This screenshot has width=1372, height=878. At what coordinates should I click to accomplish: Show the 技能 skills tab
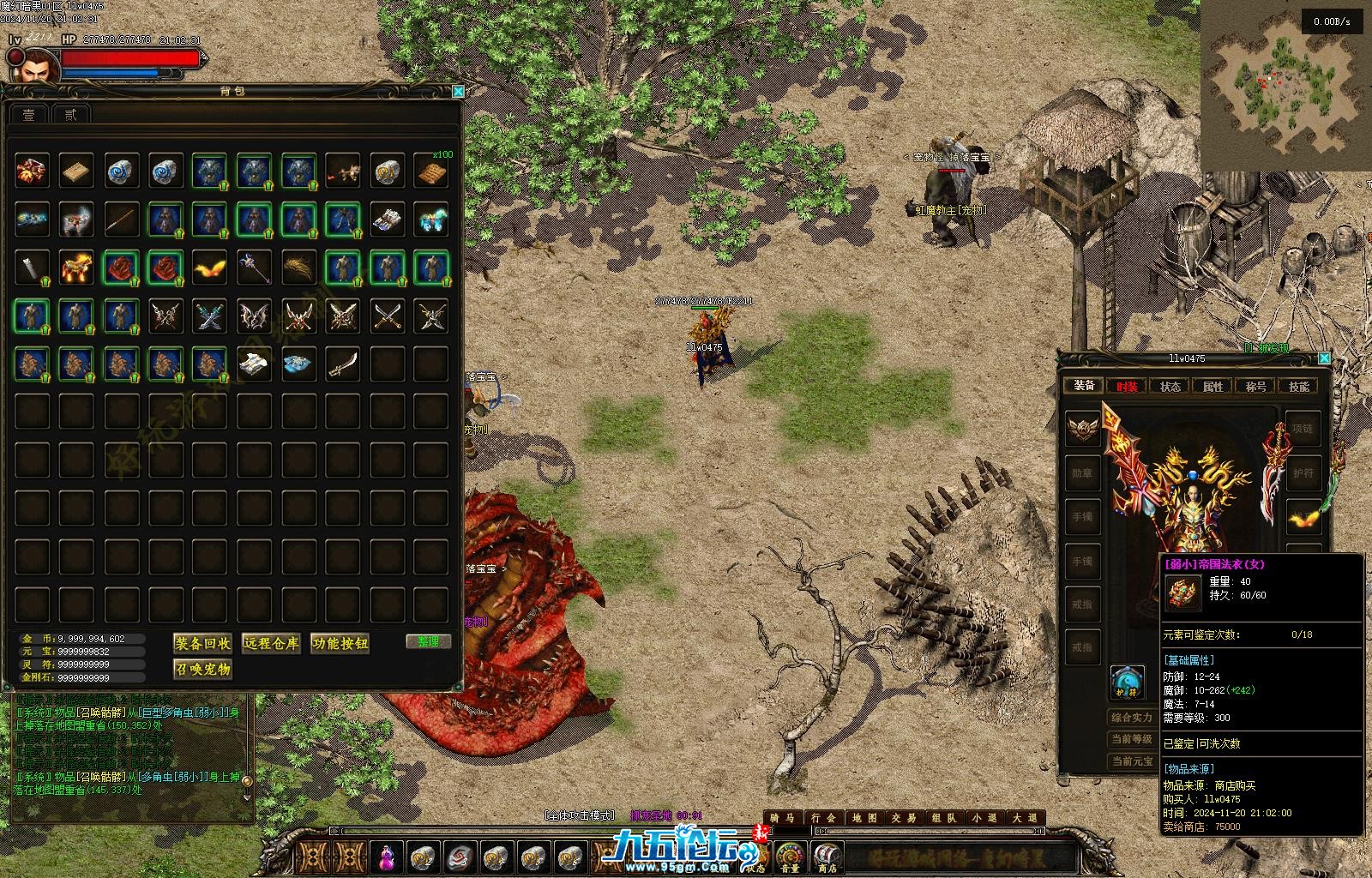coord(1298,386)
